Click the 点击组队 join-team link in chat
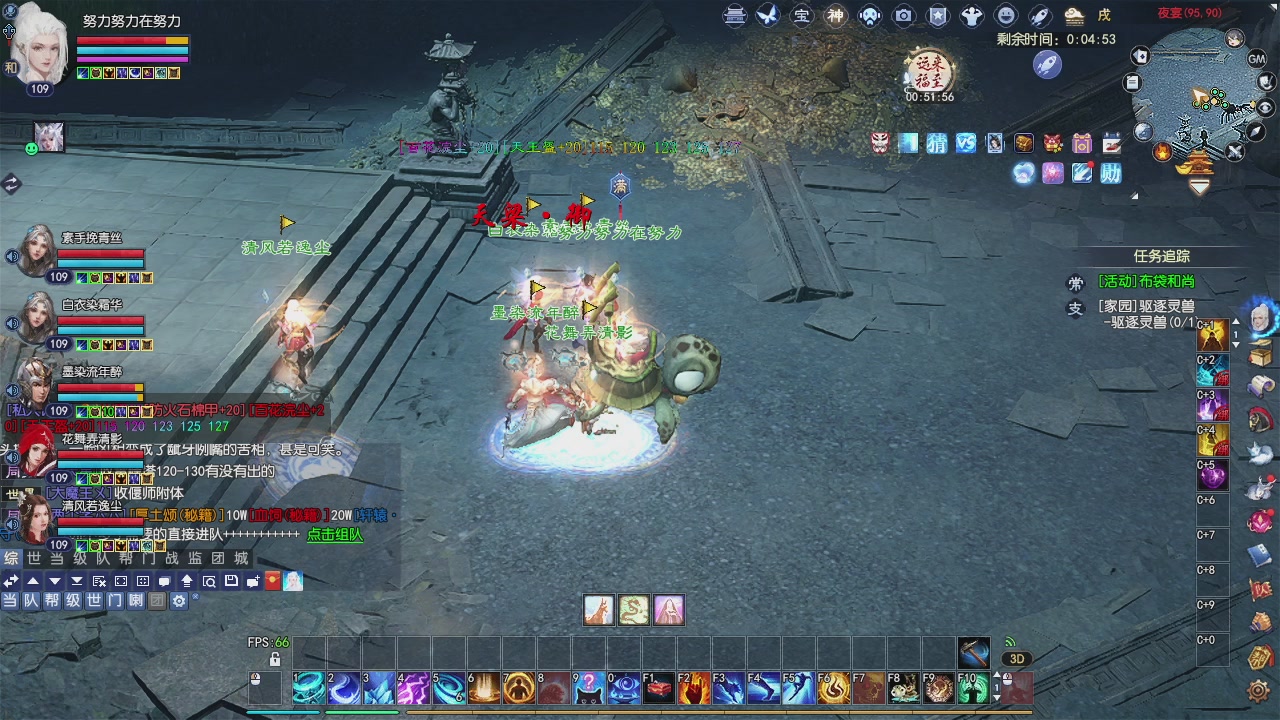1280x720 pixels. 335,535
